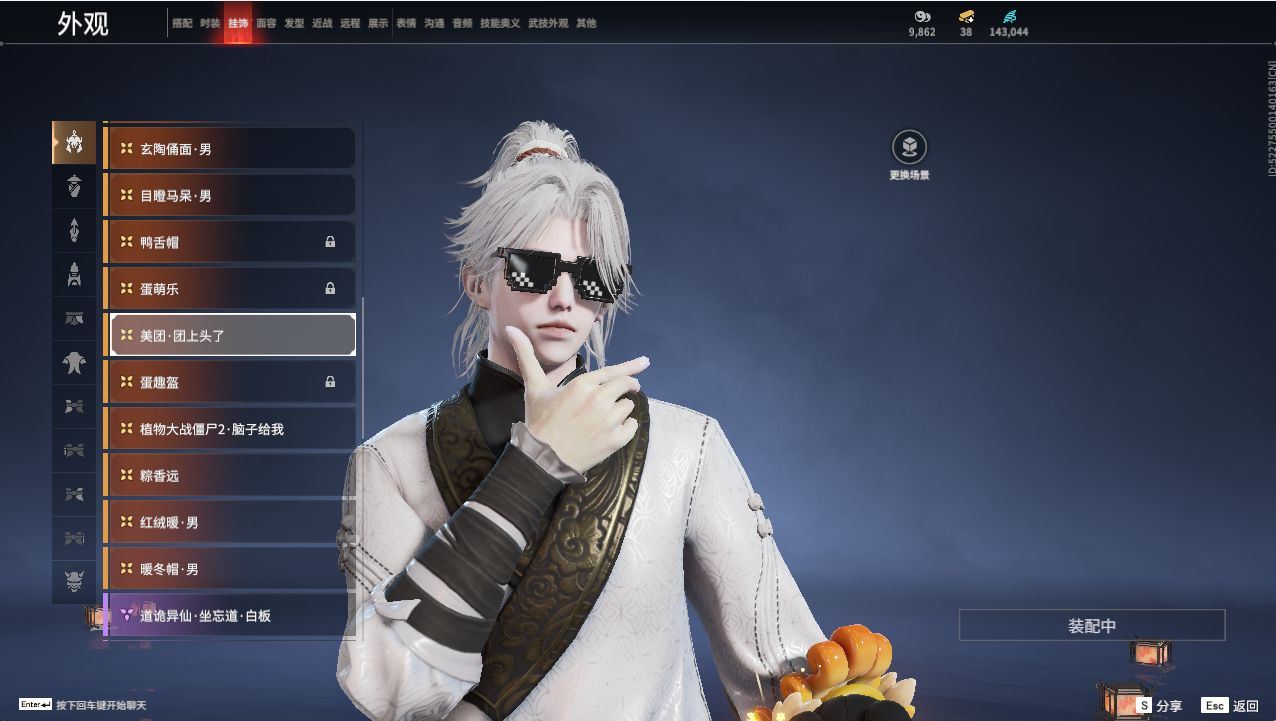Pick the locked 鸭舌帽 item
The height and width of the screenshot is (721, 1276).
(x=230, y=242)
